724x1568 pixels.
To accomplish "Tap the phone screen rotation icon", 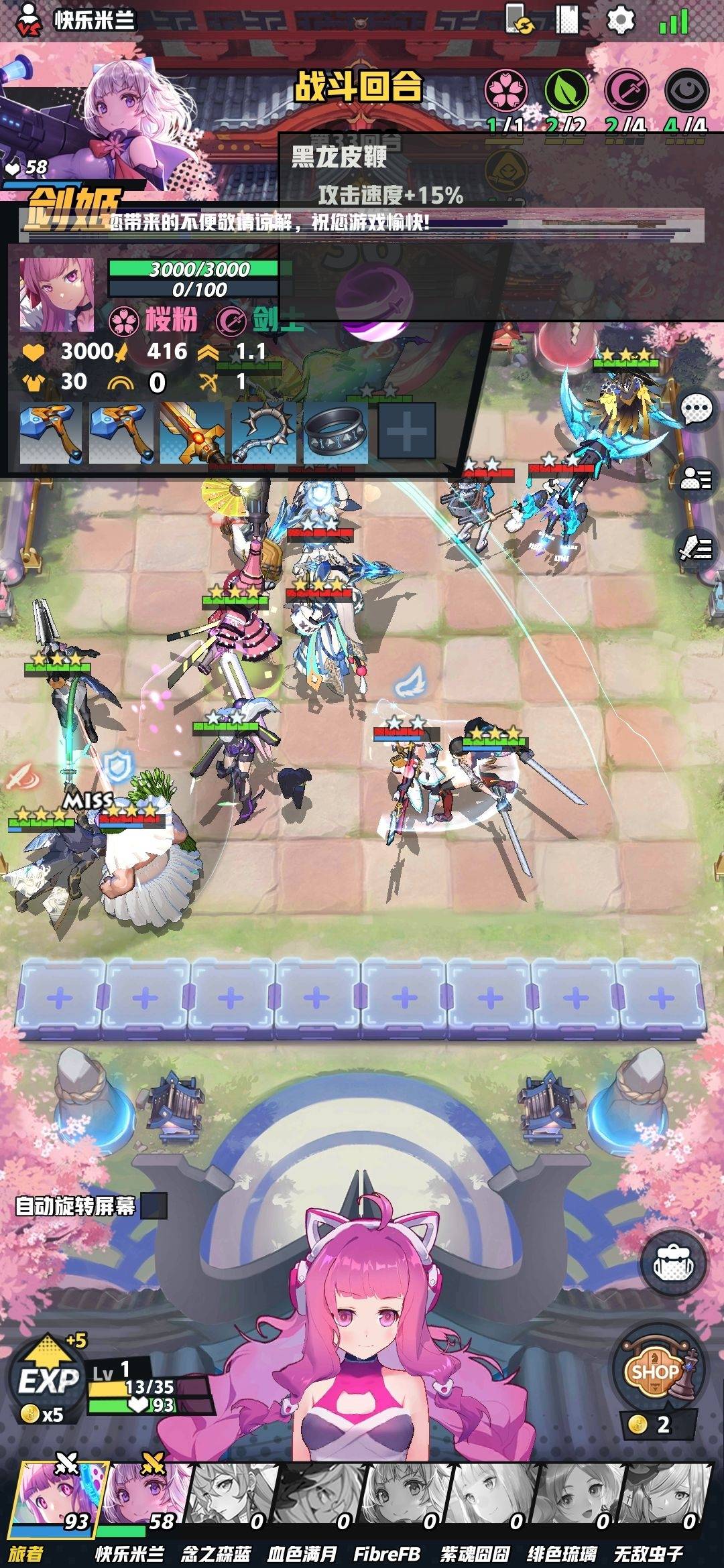I will click(x=519, y=19).
